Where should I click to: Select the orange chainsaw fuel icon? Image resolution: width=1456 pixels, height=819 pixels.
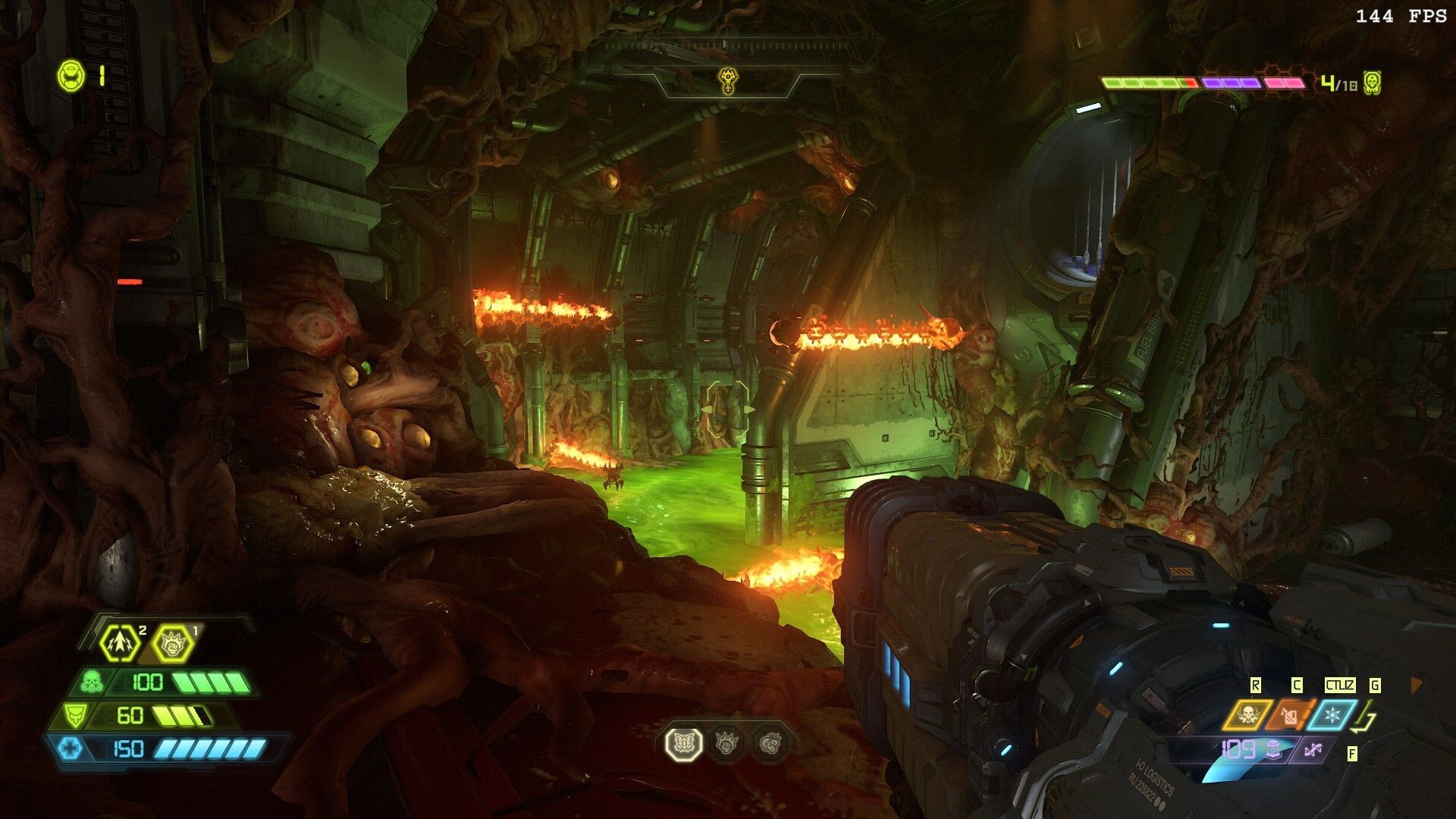point(1290,715)
